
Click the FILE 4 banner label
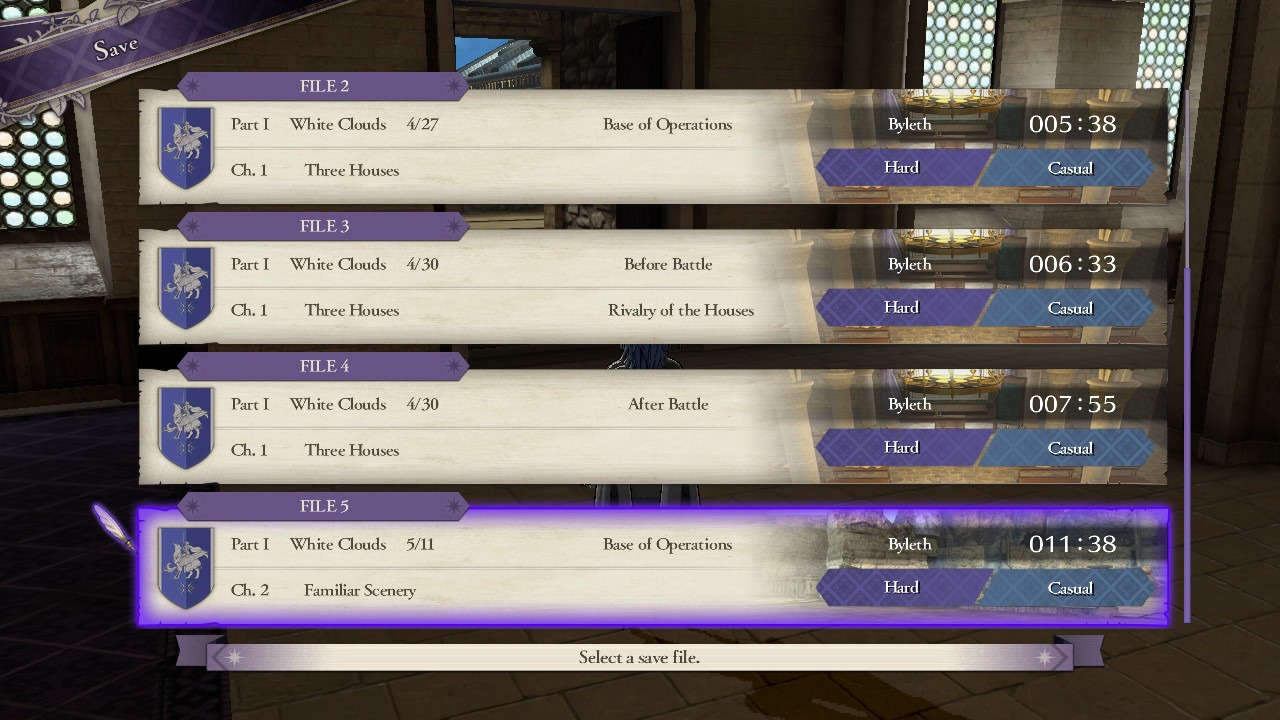(x=323, y=366)
